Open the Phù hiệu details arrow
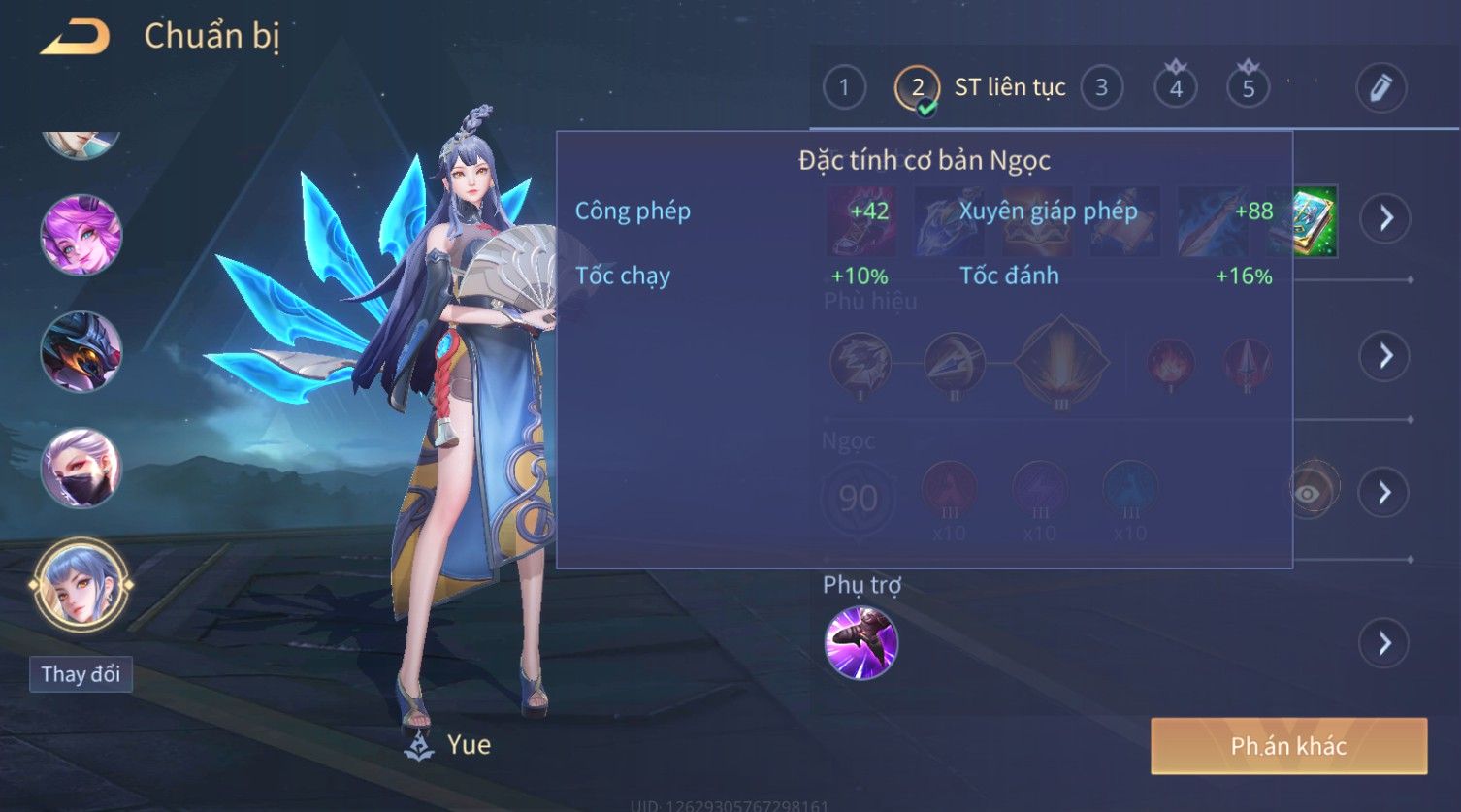 (x=1384, y=356)
